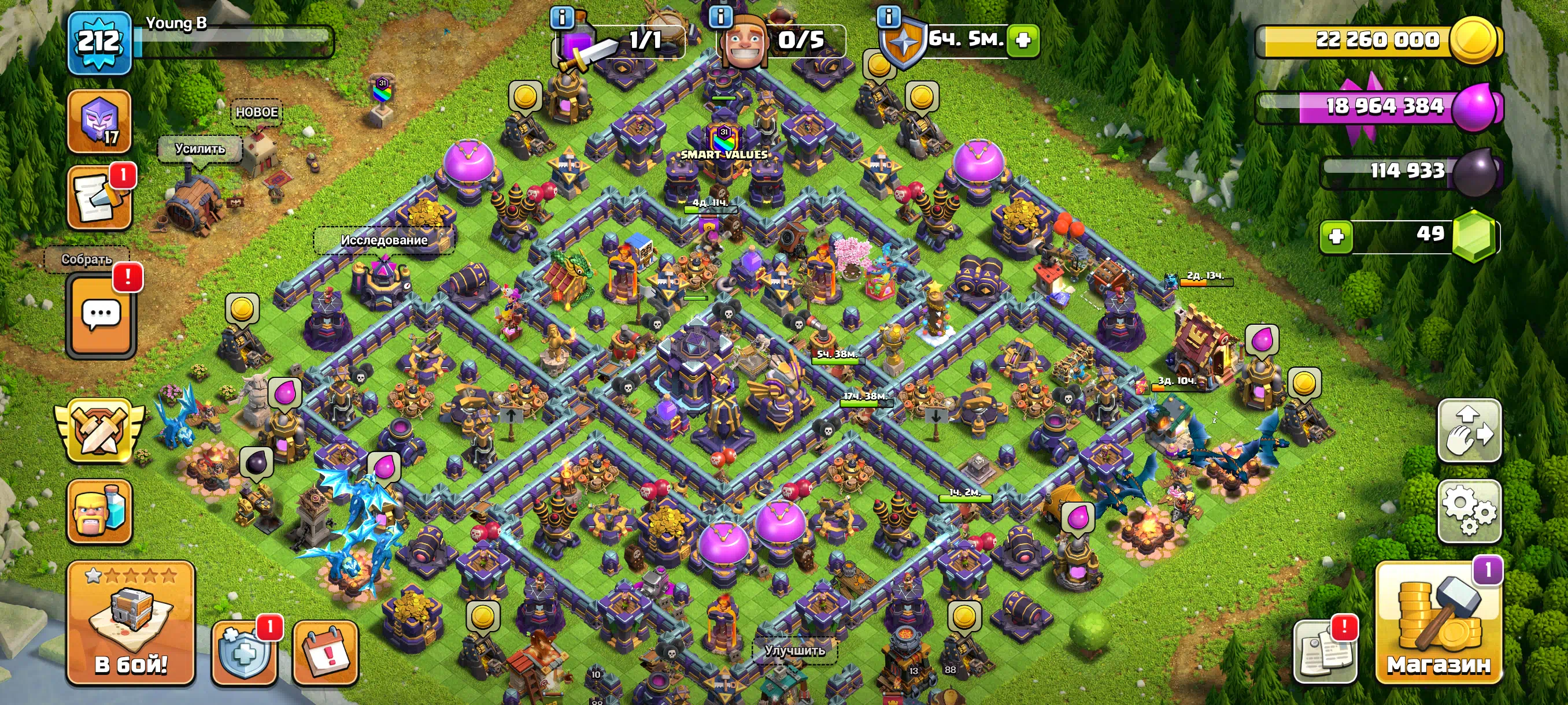Select the Исследование research label
Viewport: 1568px width, 705px height.
383,240
